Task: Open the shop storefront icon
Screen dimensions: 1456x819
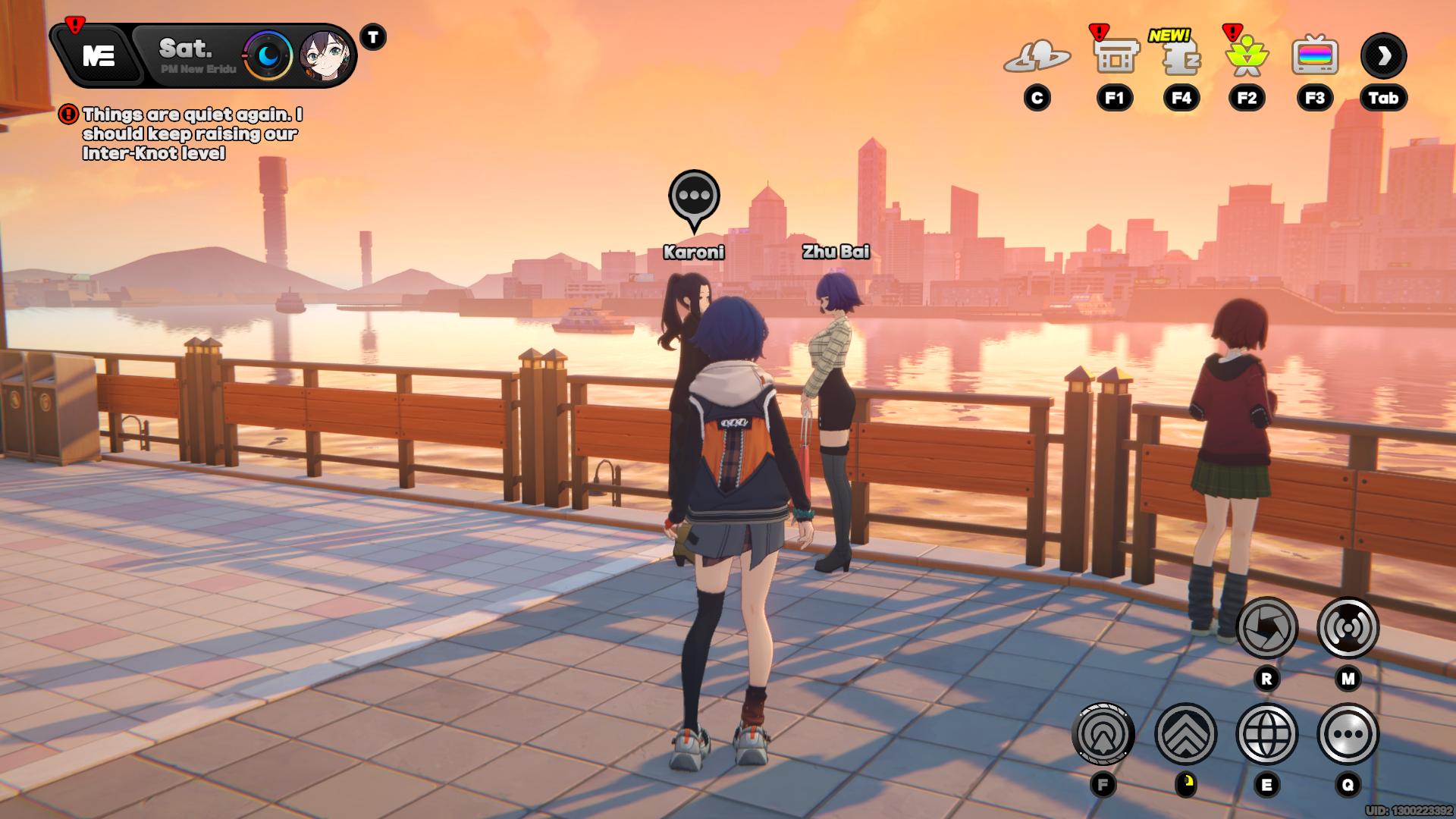Action: coord(1116,56)
